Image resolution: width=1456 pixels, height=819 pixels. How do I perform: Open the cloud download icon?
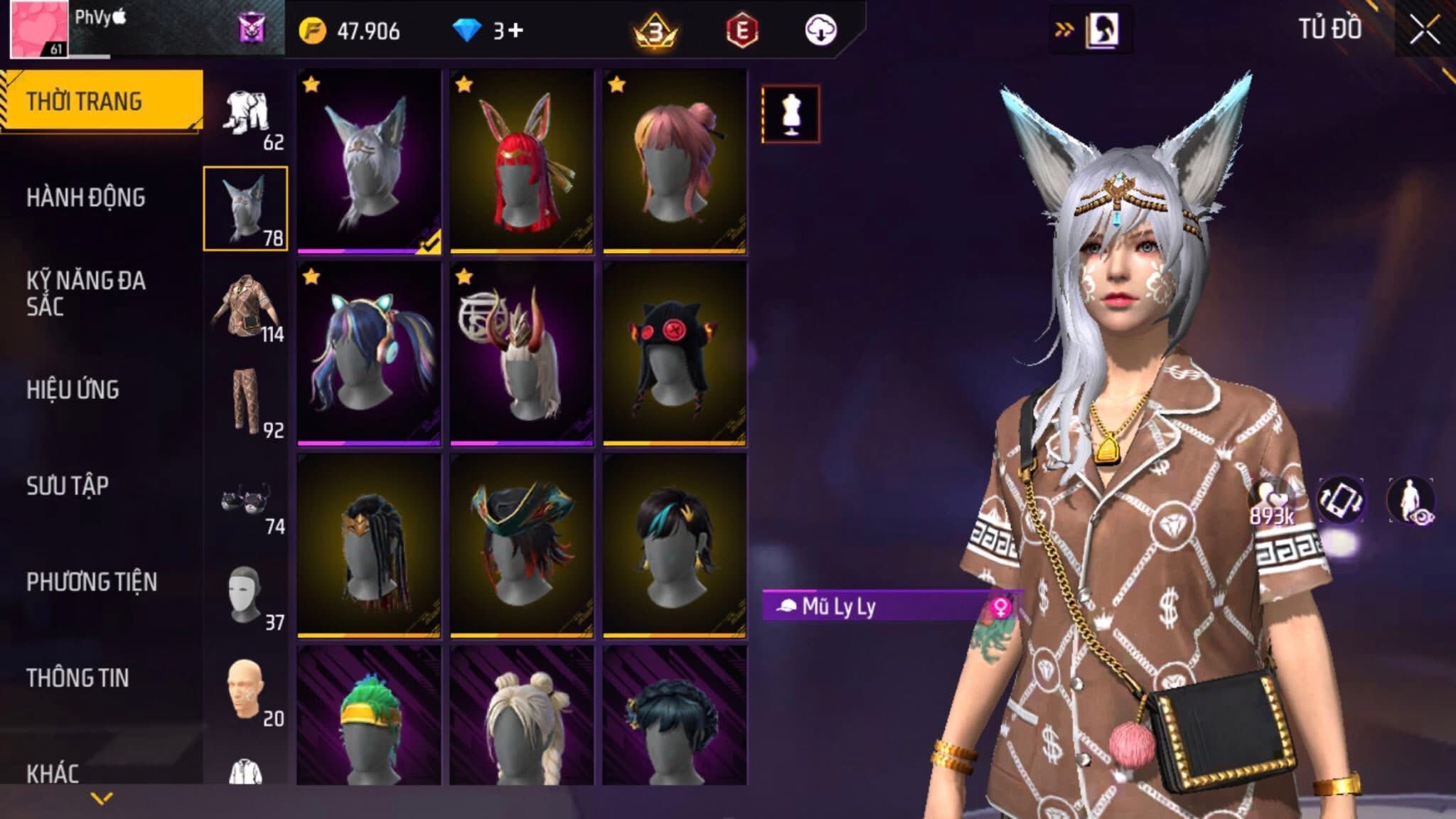pyautogui.click(x=820, y=31)
